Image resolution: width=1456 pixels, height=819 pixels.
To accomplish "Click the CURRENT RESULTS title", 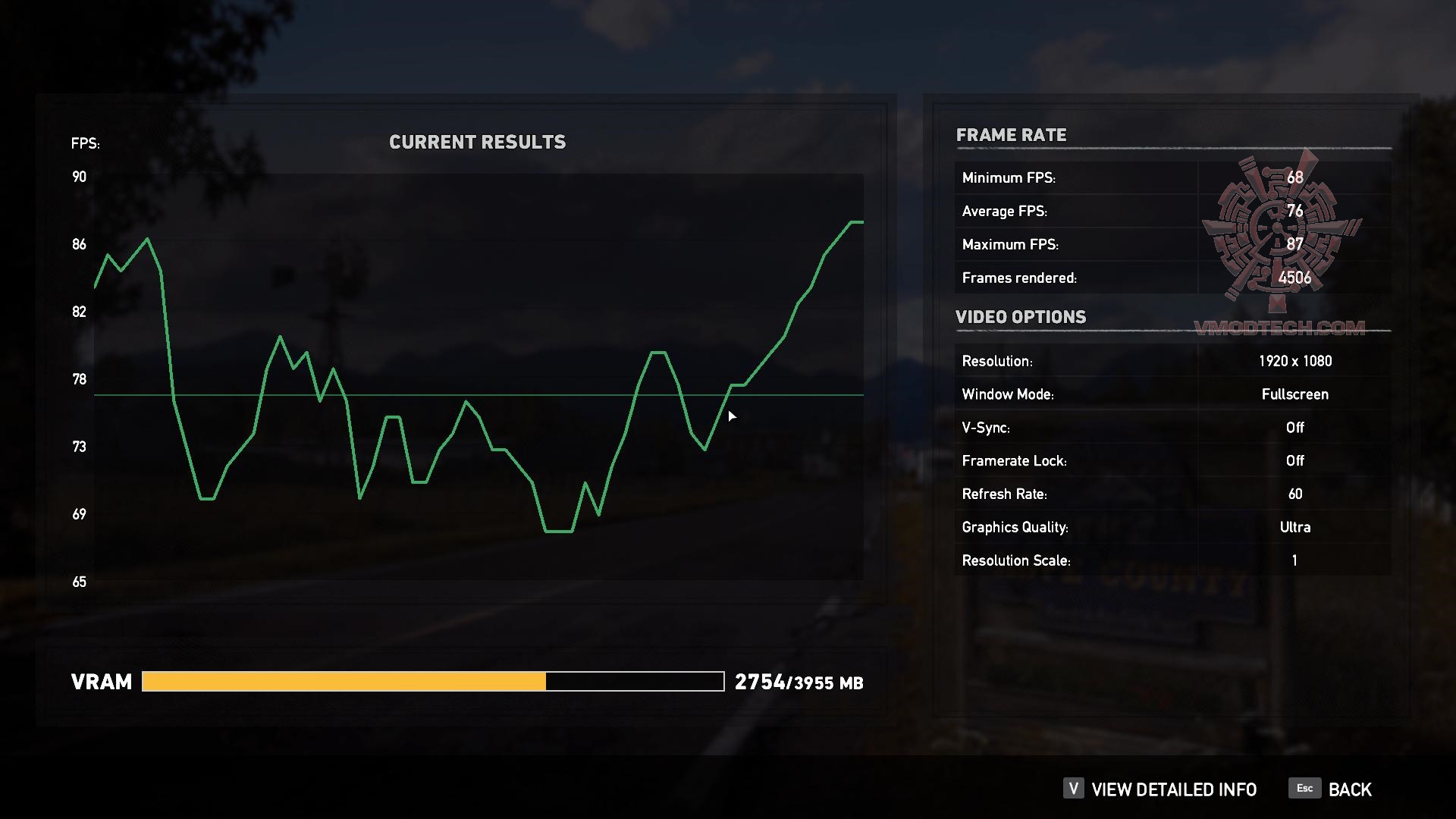I will [478, 141].
